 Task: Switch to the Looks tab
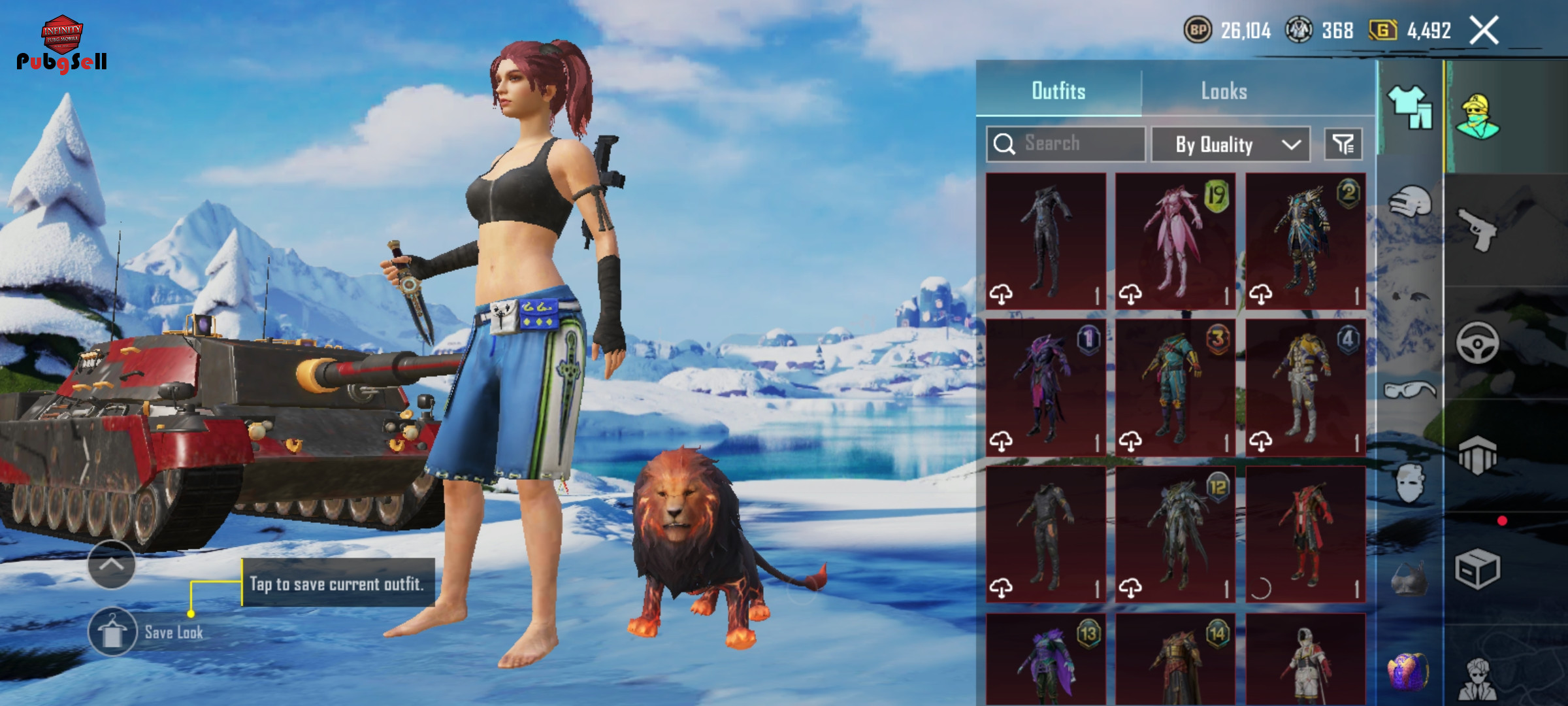[1224, 91]
